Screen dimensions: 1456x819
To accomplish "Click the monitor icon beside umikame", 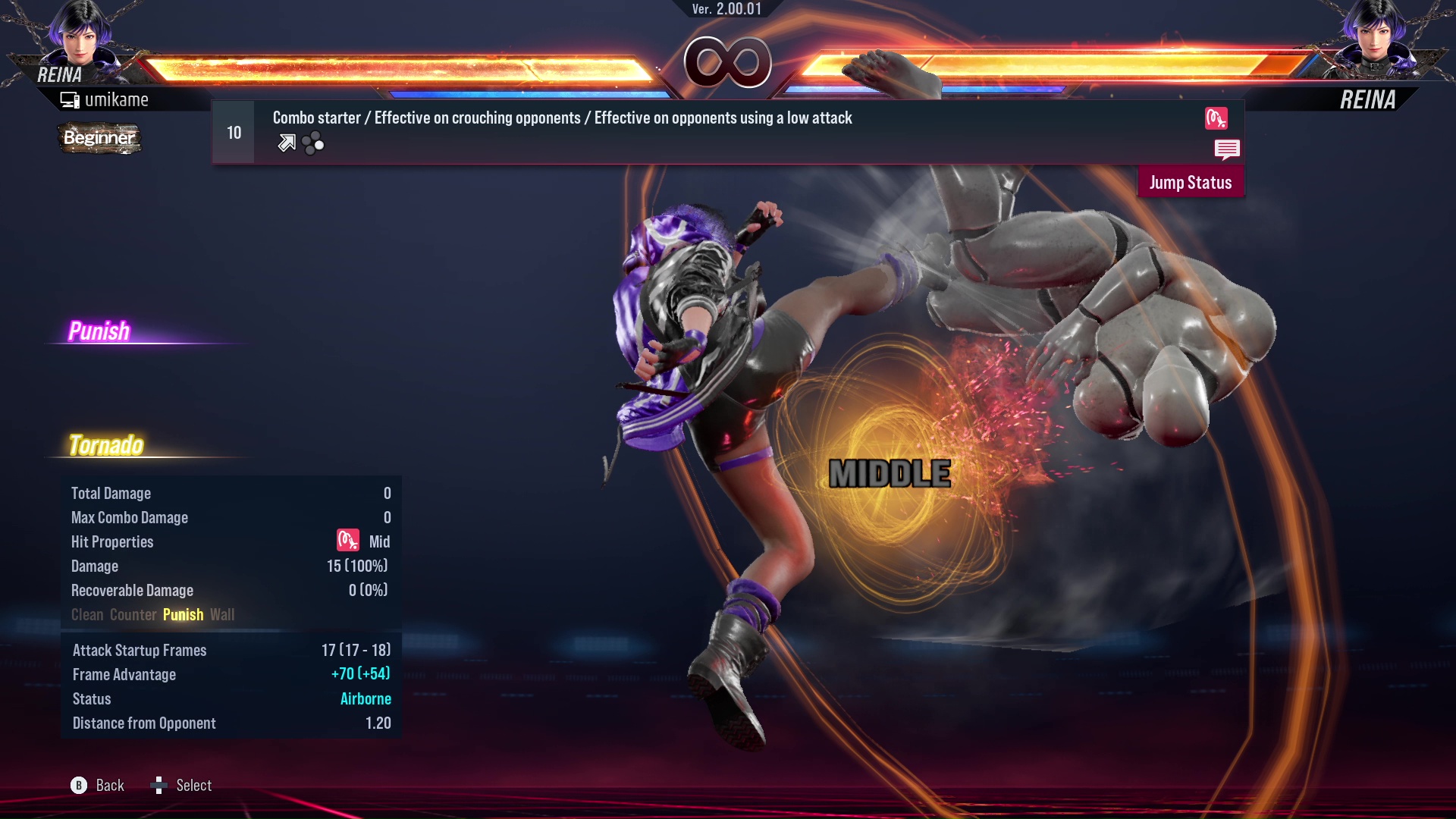I will (x=70, y=99).
